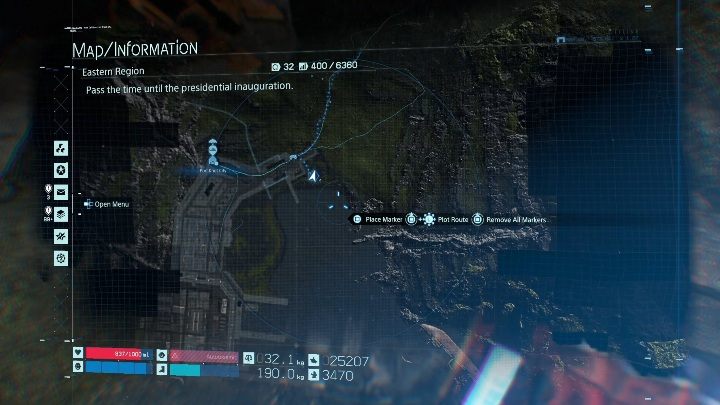This screenshot has width=720, height=405.
Task: Choose the bottom circular emblem sidebar icon
Action: pyautogui.click(x=61, y=258)
